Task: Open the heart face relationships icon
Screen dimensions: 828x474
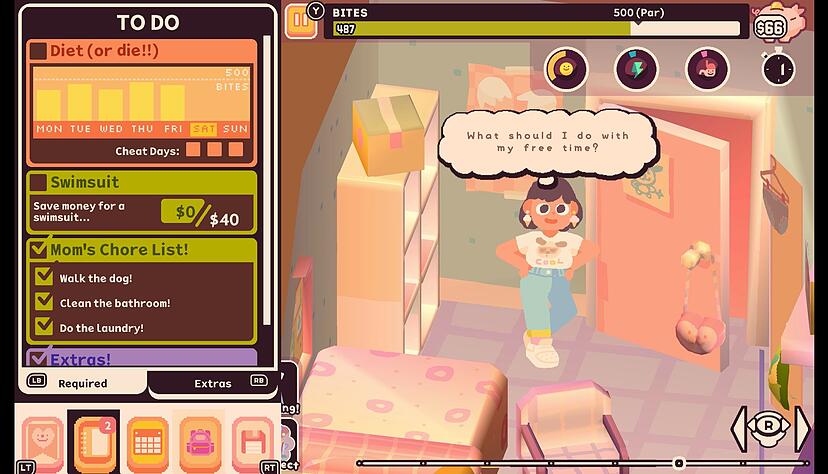Action: click(x=42, y=440)
